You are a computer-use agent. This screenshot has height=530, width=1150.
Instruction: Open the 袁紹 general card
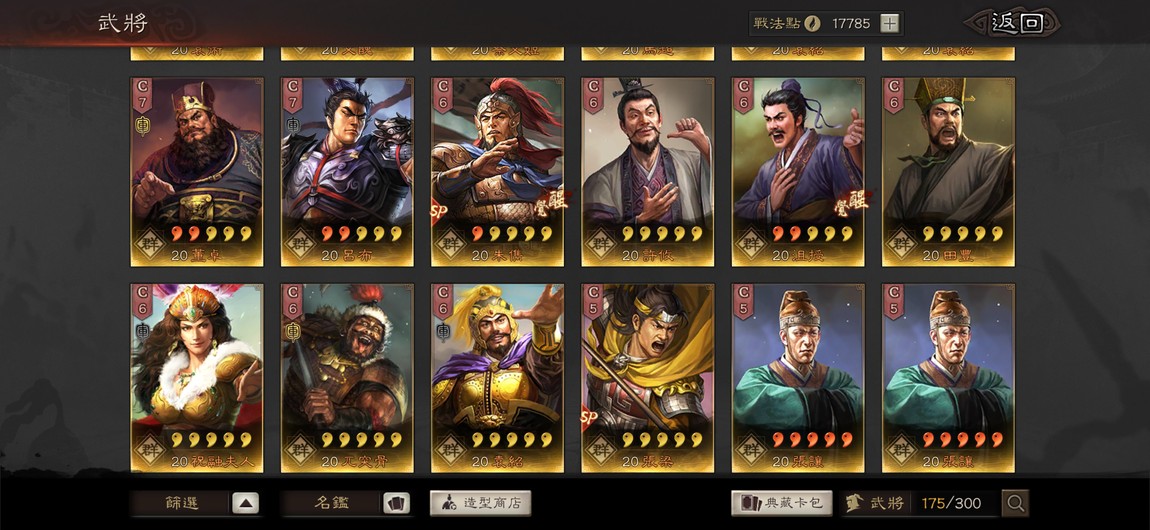click(x=497, y=377)
